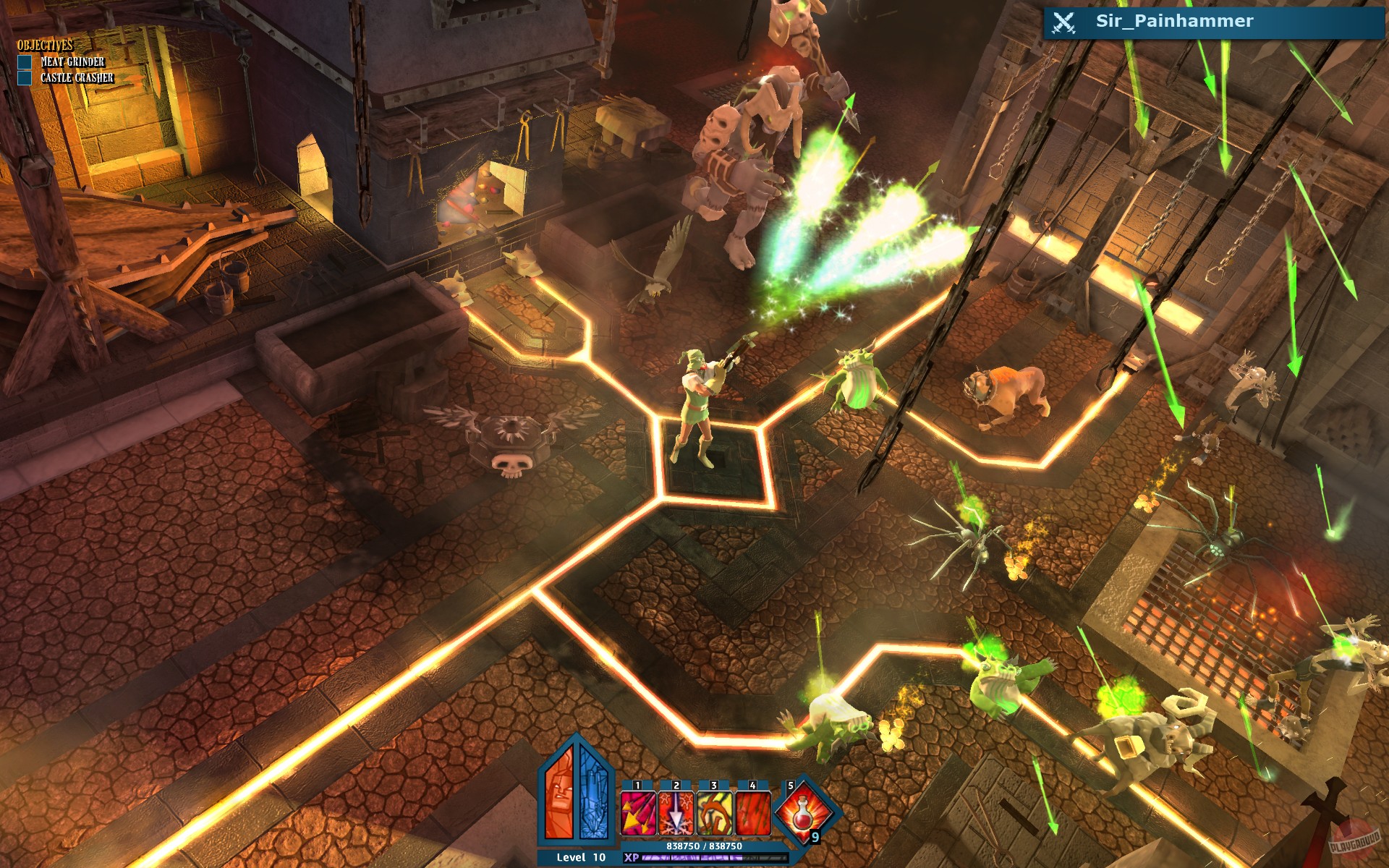Check the Castle Crasher objective box
Image resolution: width=1389 pixels, height=868 pixels.
point(25,78)
